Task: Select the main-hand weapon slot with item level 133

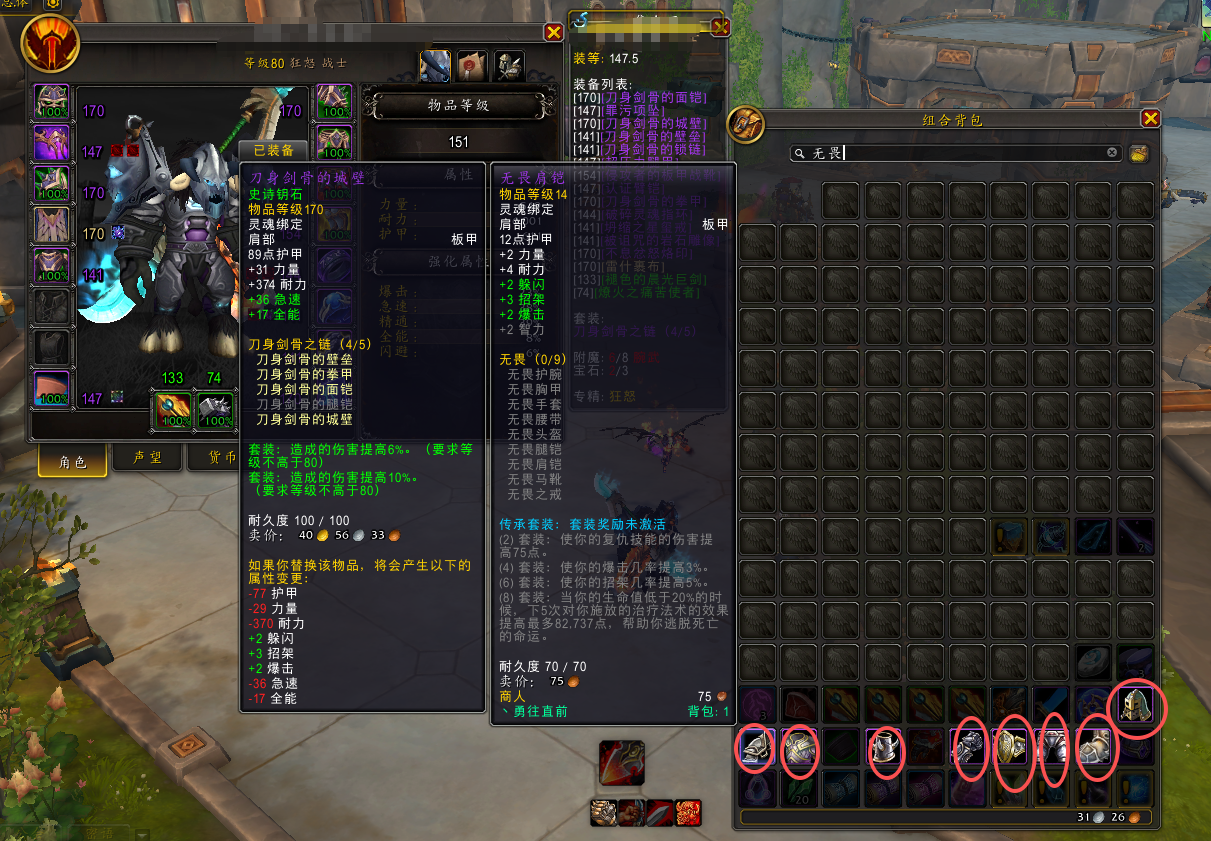Action: click(172, 410)
